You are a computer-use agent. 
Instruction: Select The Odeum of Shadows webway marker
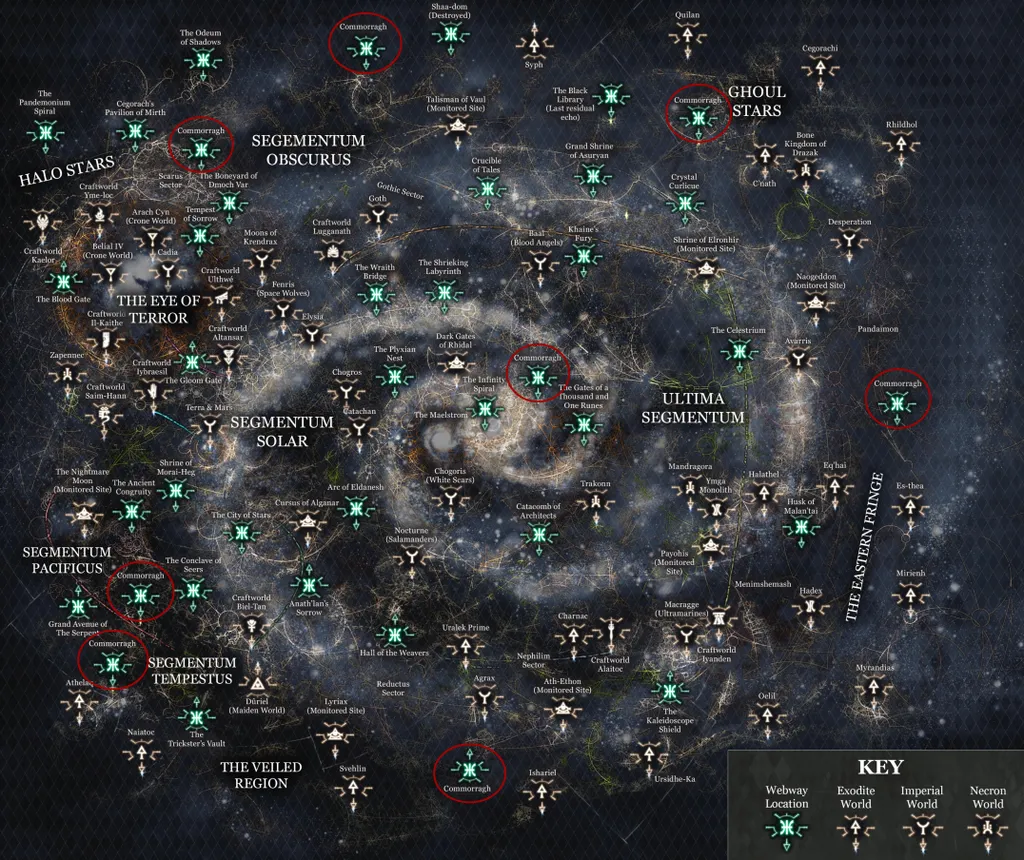point(202,61)
